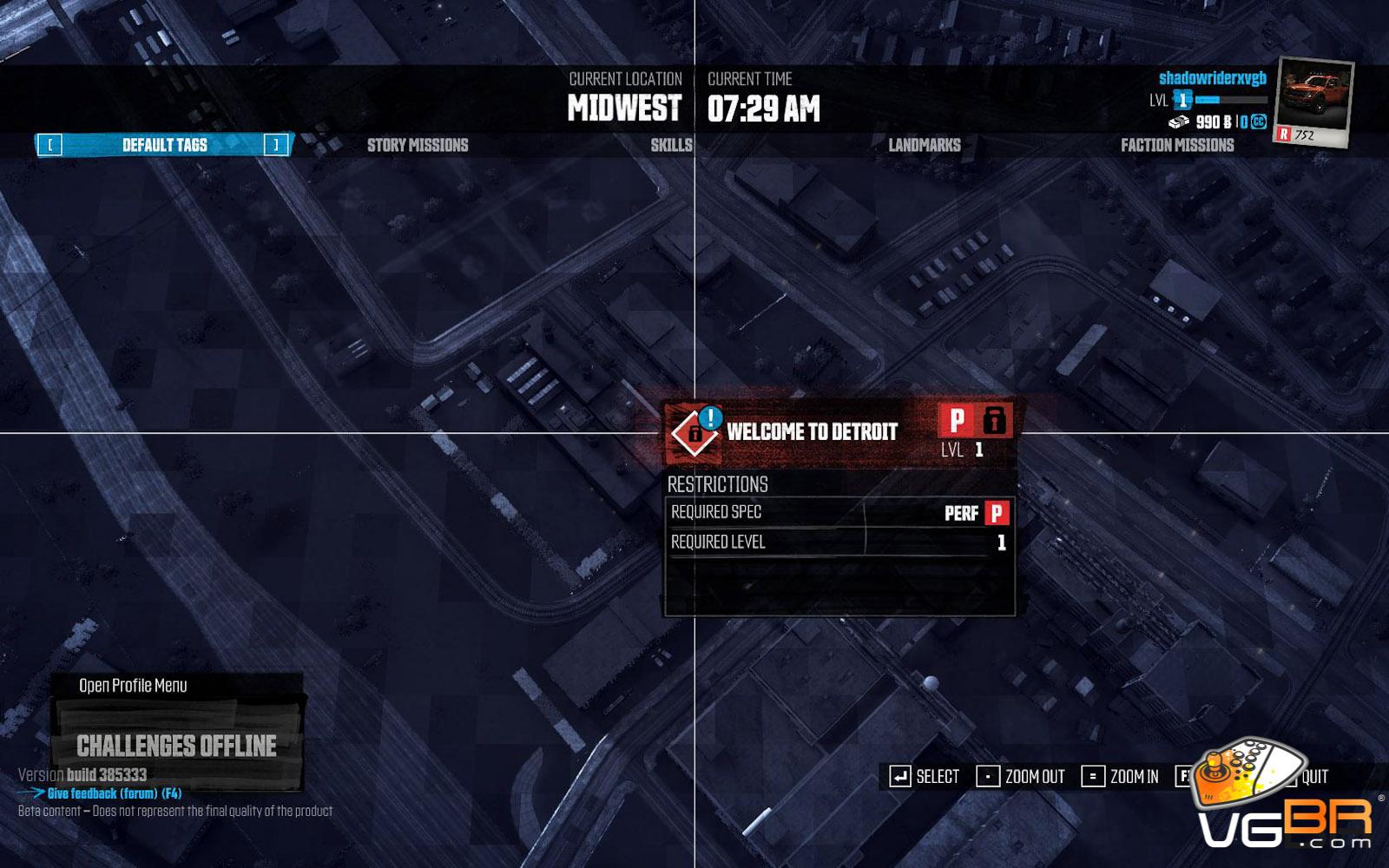The image size is (1389, 868).
Task: Select the Welcome to Detroit mission marker
Action: pyautogui.click(x=696, y=431)
